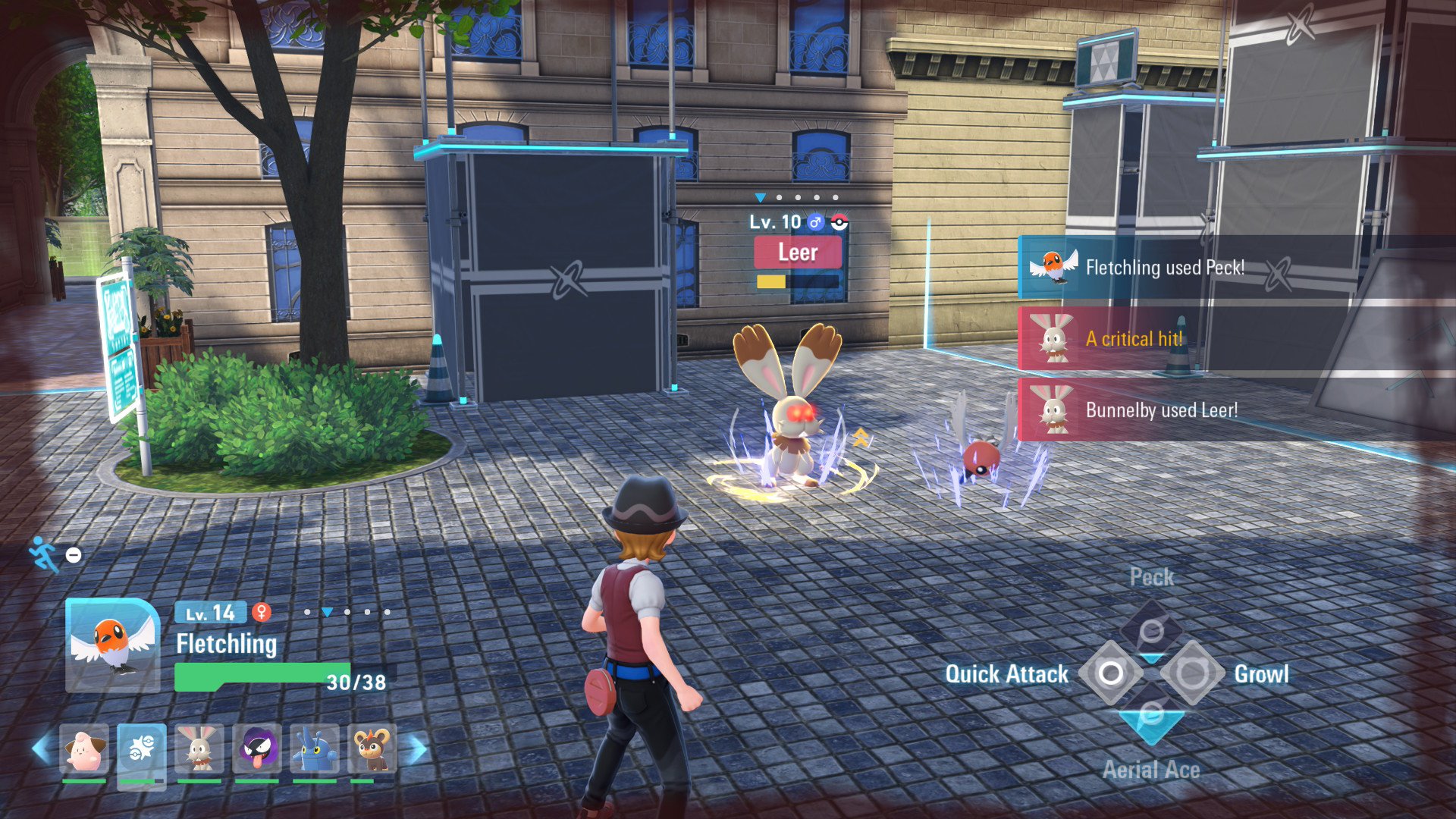Choose Gastly from the party bar
The width and height of the screenshot is (1456, 819).
(257, 748)
